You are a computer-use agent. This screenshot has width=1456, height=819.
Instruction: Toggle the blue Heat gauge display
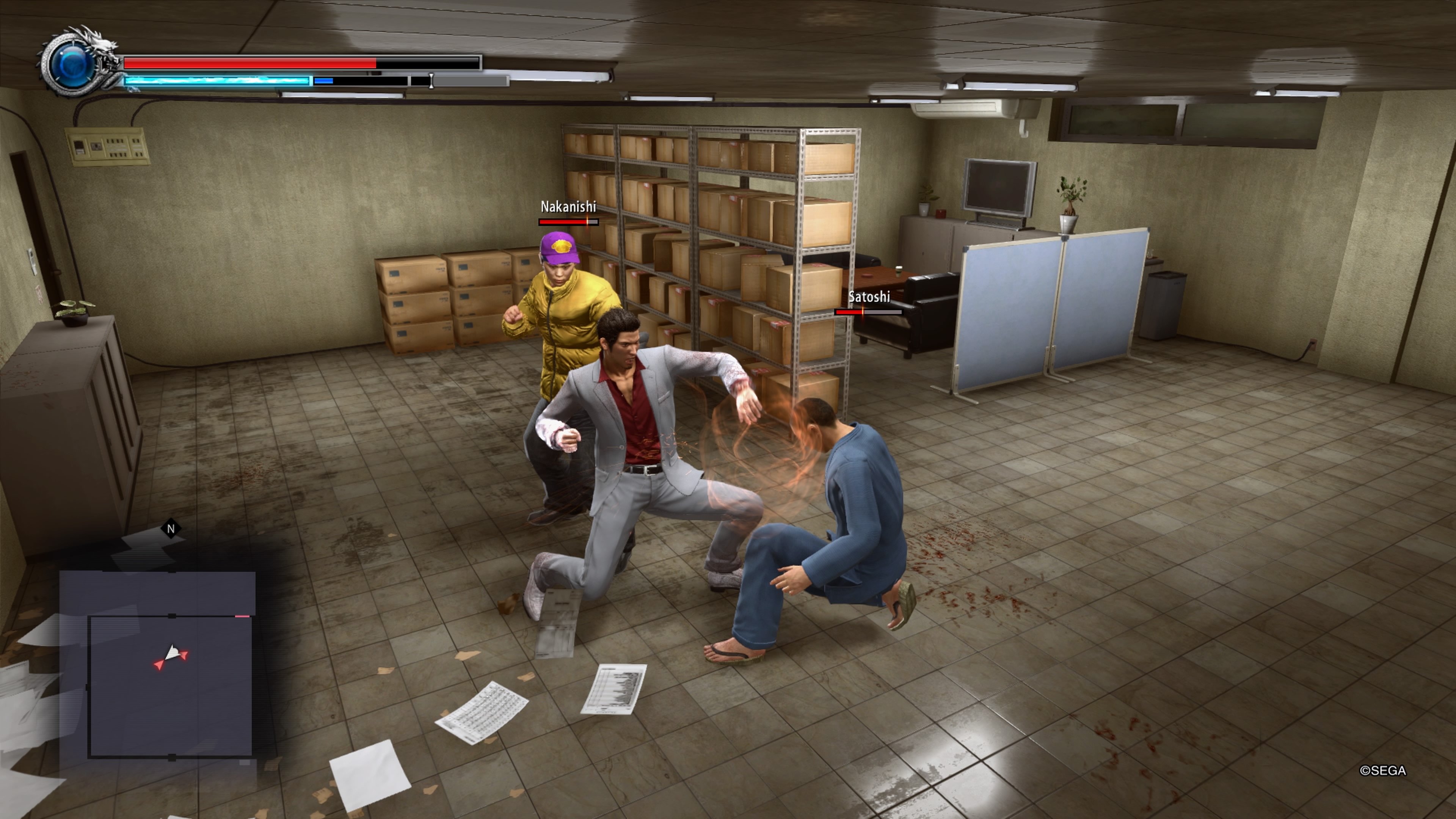coord(218,80)
